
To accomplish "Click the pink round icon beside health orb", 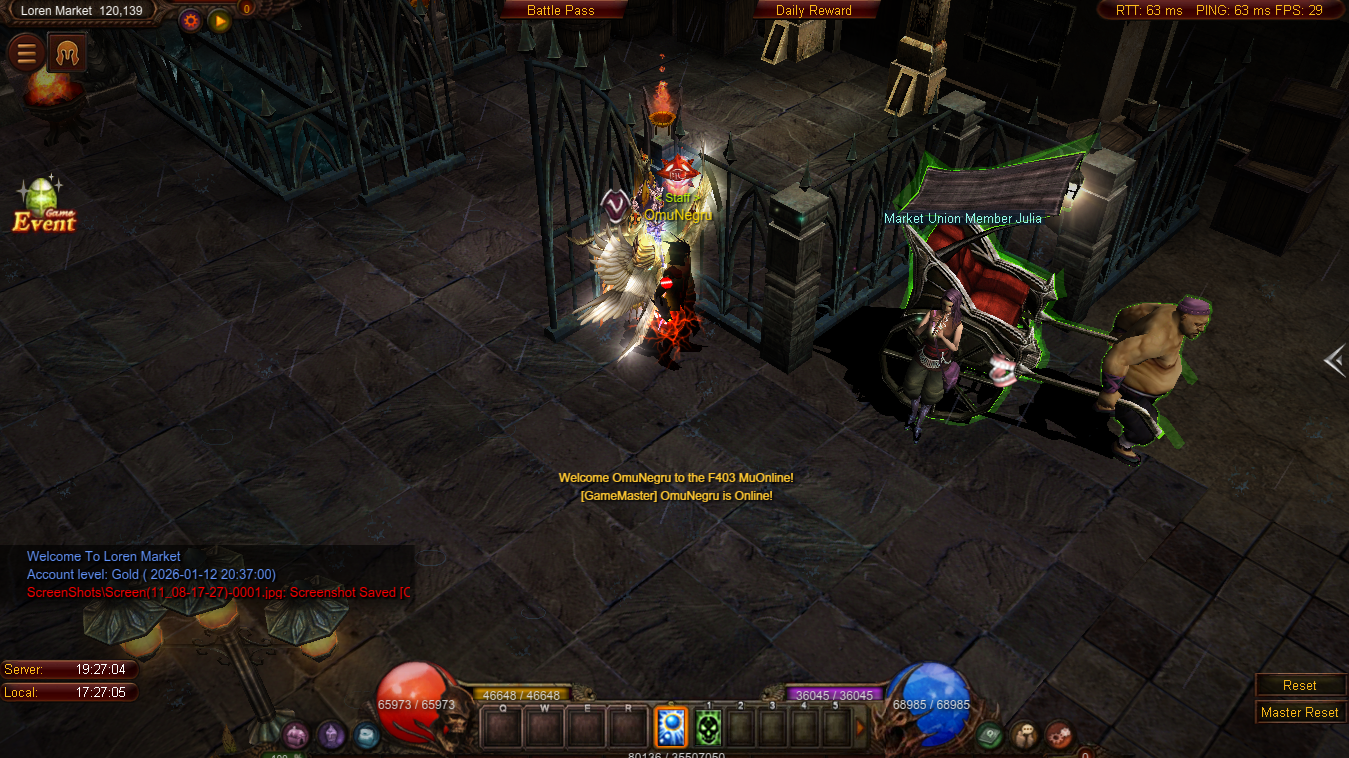I will (x=295, y=736).
